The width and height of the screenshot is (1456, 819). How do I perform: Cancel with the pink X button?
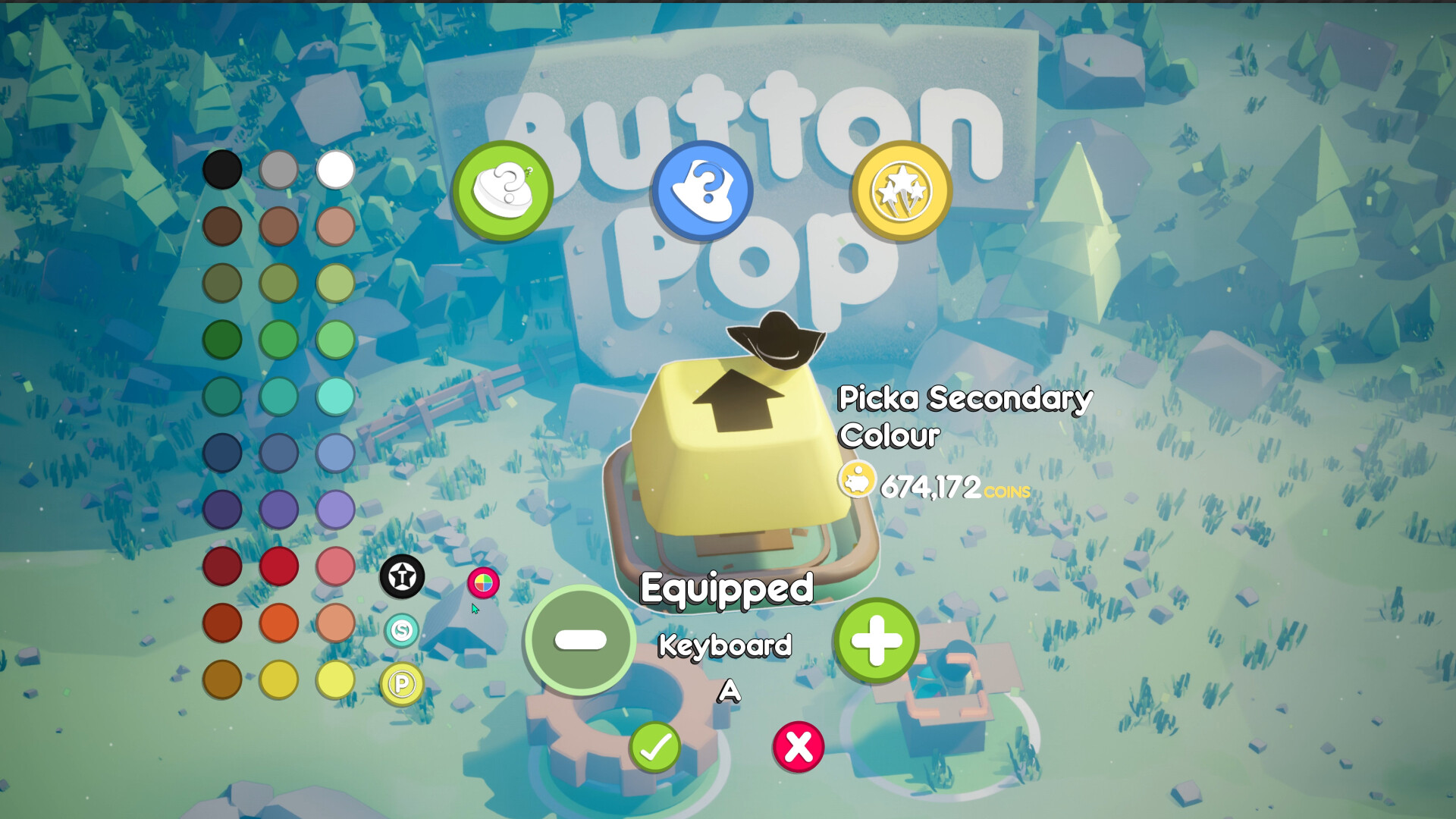tap(799, 747)
